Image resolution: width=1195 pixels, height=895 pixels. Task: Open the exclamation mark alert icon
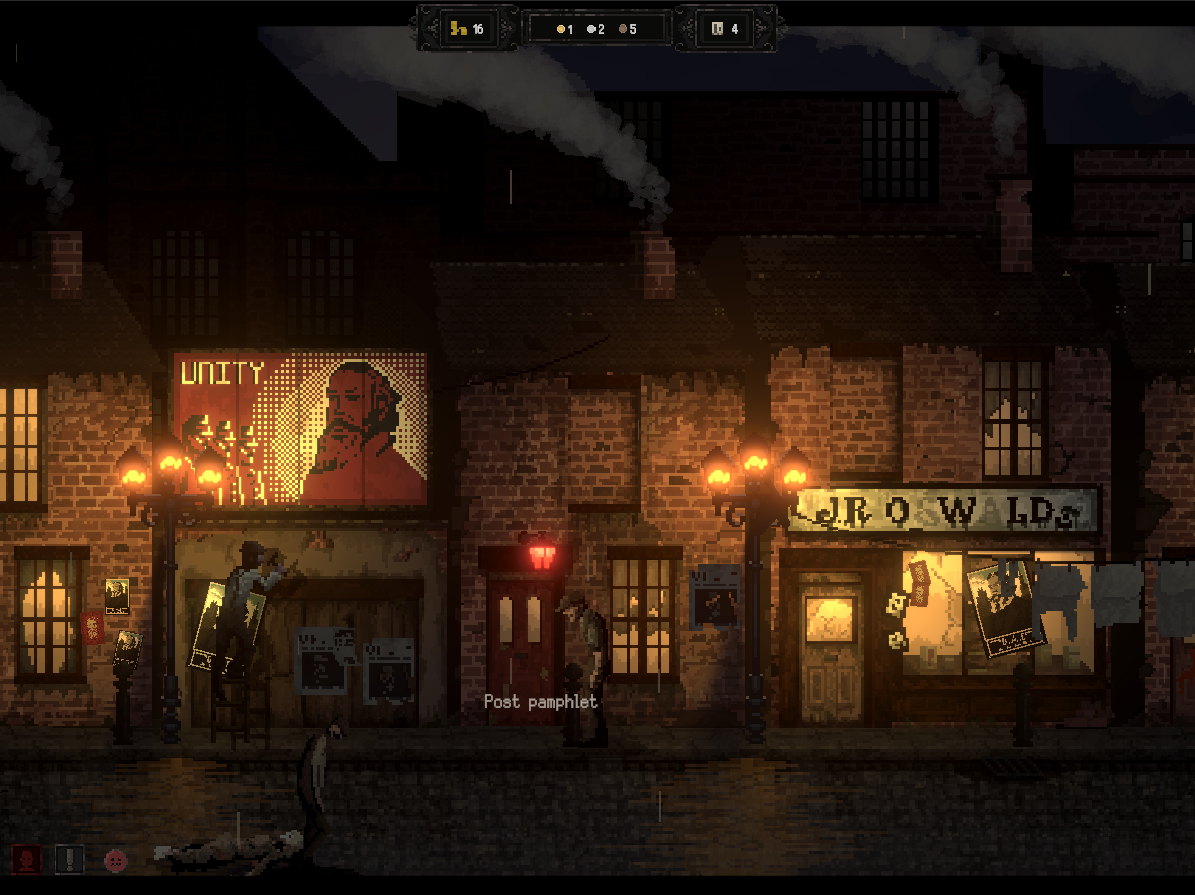point(69,858)
